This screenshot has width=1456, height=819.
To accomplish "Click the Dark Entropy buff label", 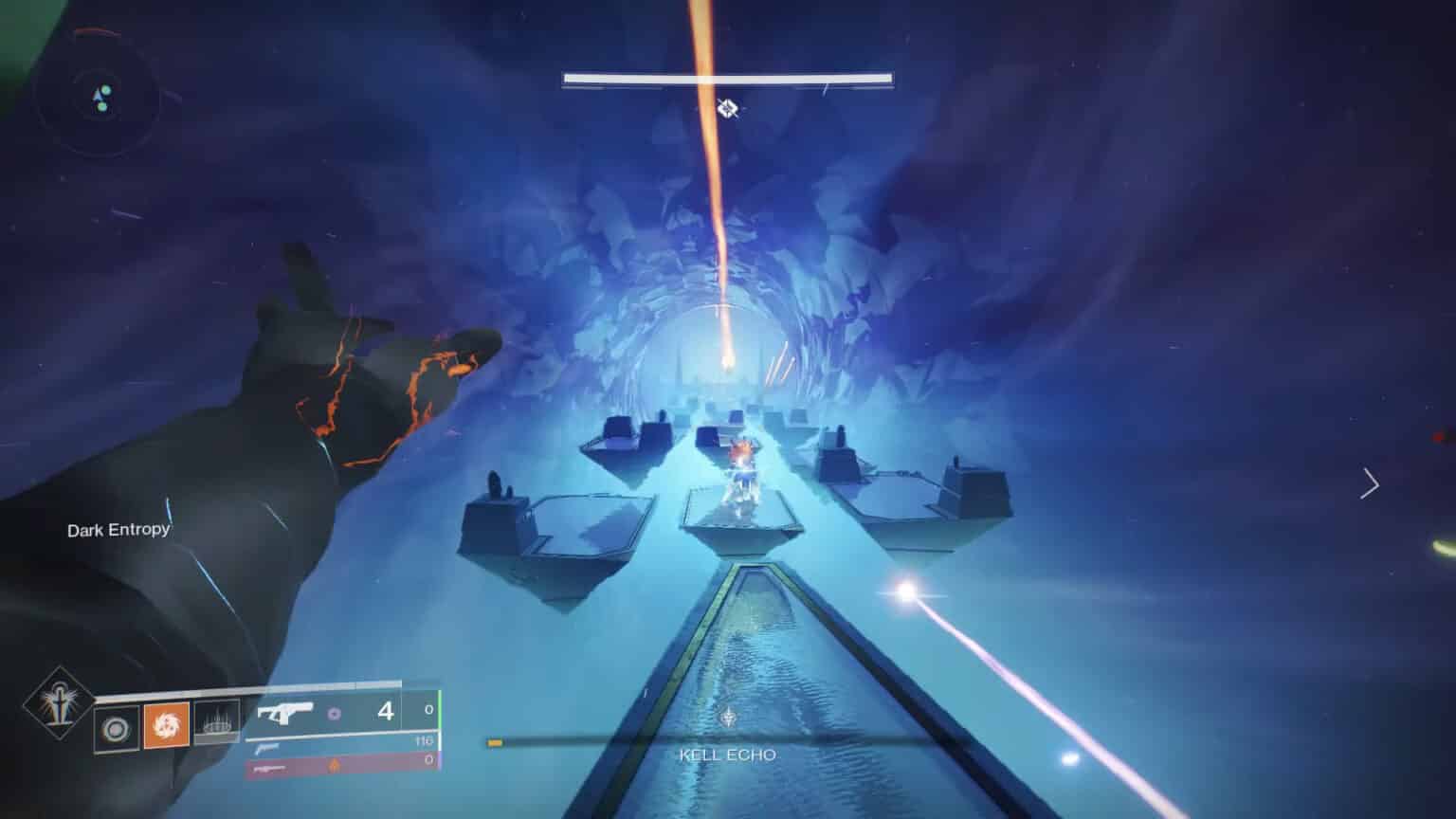I will [117, 531].
